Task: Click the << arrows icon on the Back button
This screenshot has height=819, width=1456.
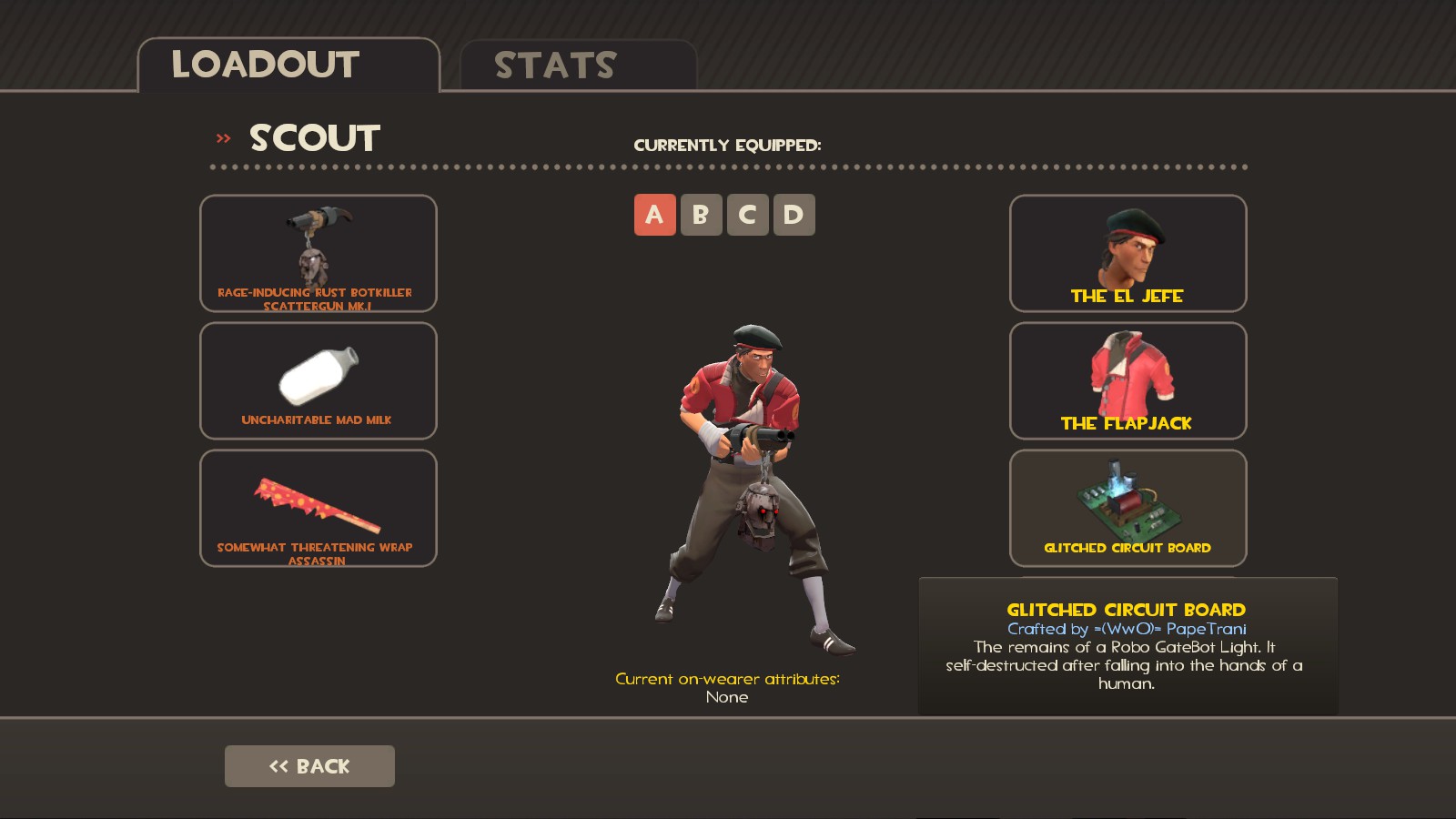Action: 280,765
